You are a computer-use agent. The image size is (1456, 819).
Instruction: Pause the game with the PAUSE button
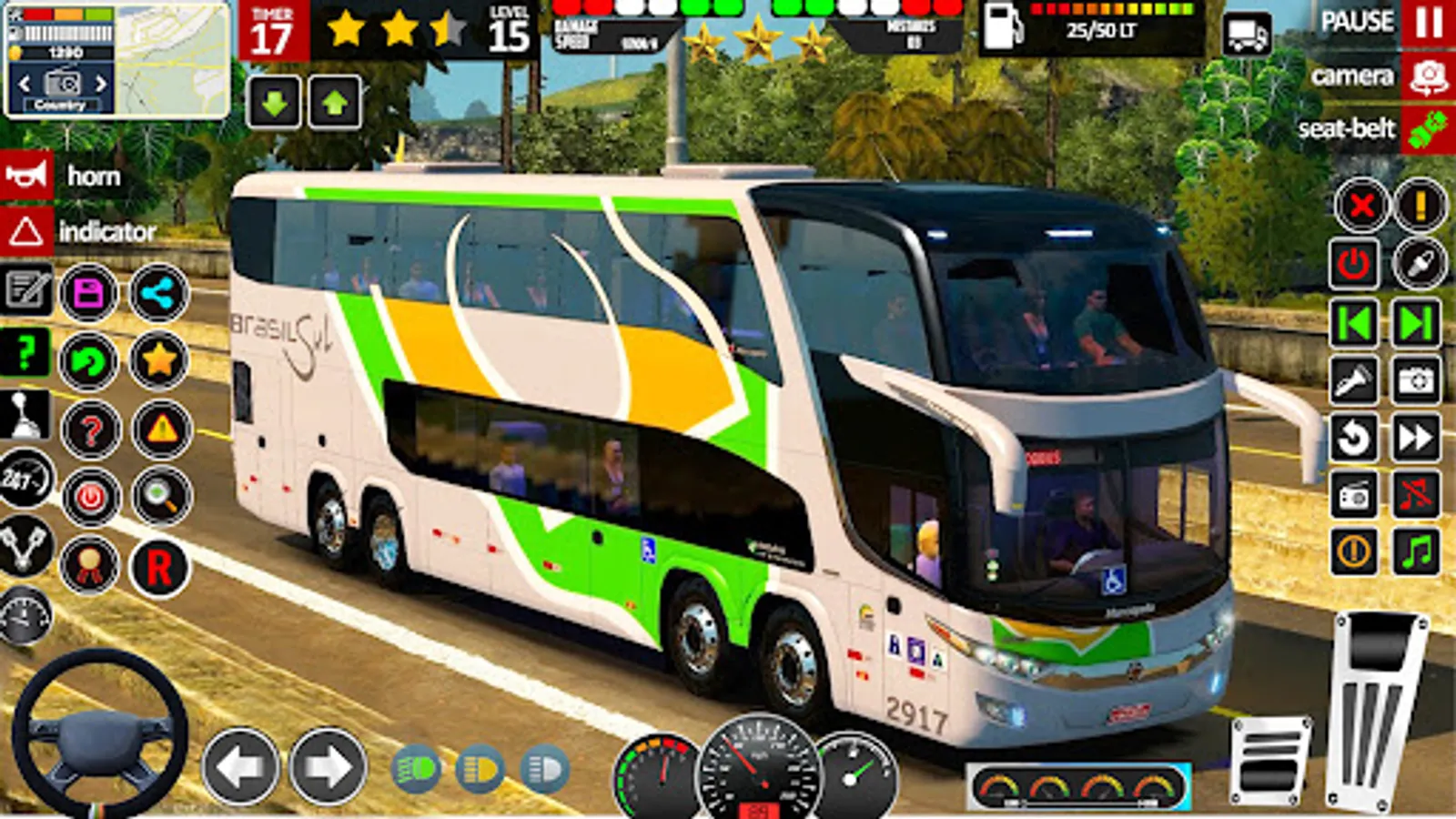[1427, 23]
